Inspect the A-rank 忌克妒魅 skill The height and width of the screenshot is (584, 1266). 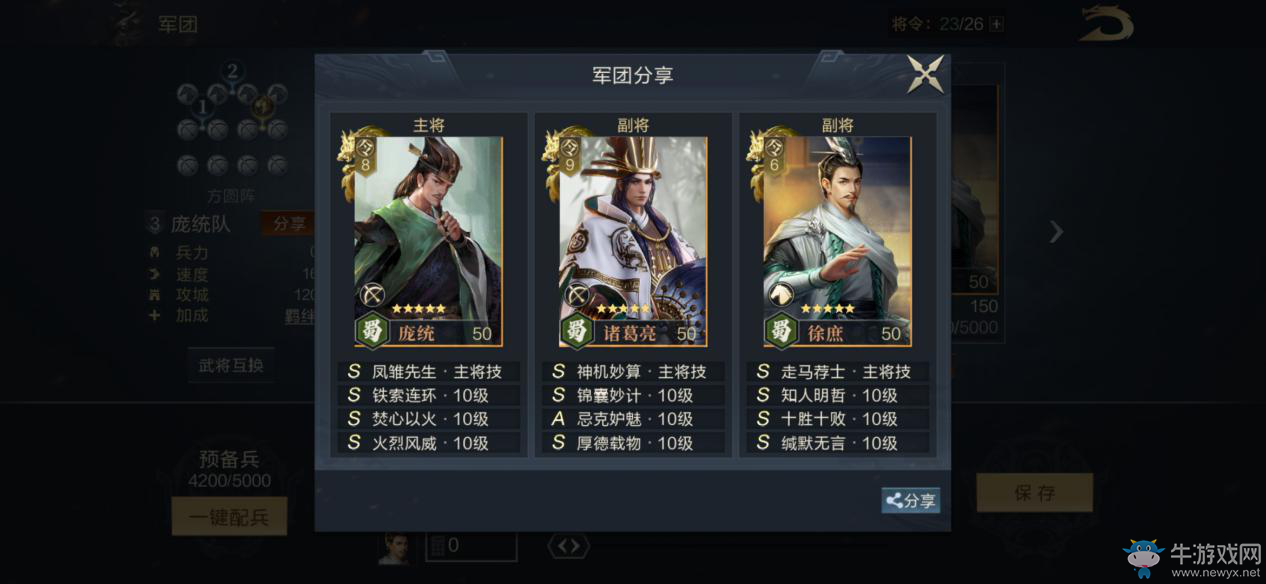pos(634,419)
